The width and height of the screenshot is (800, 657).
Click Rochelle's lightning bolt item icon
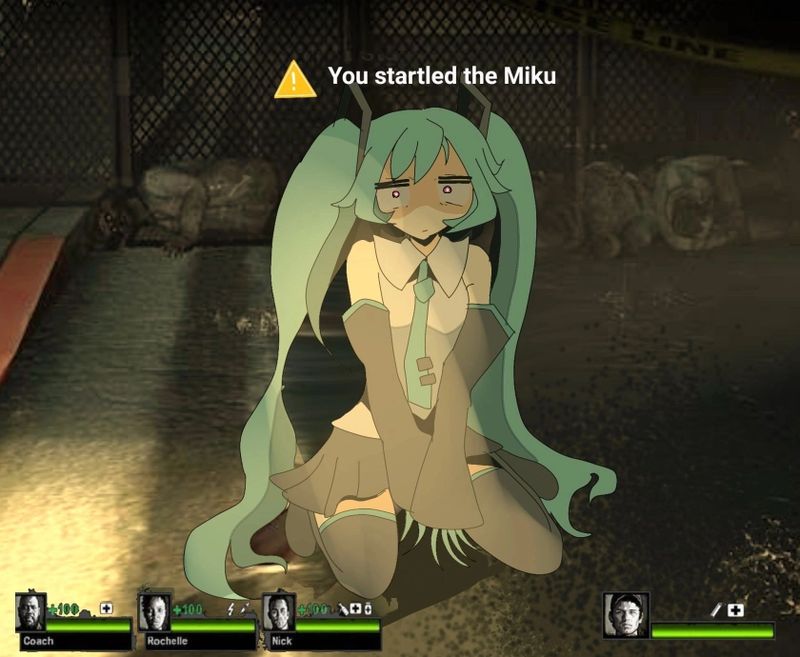[x=232, y=608]
